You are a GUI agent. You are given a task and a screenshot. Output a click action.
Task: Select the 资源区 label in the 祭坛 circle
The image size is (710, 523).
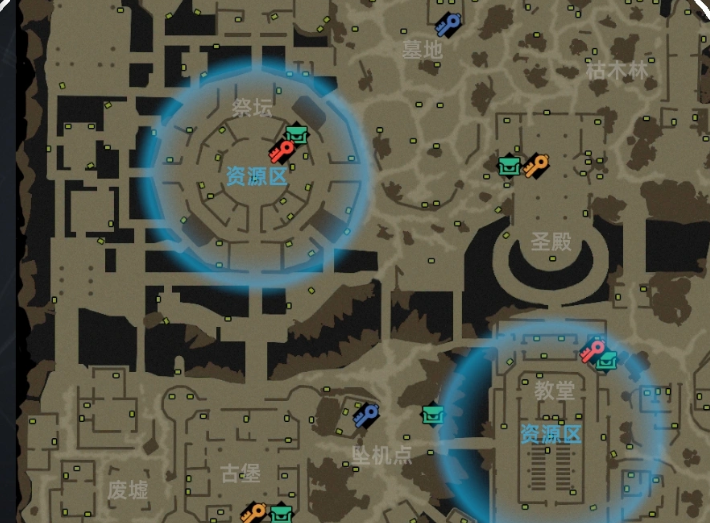[256, 177]
